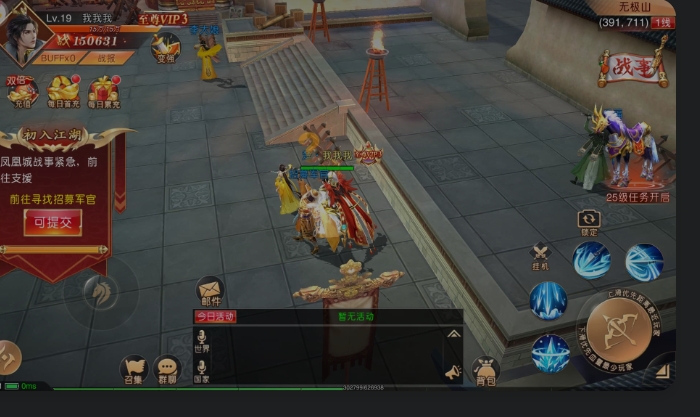Open the 群聊 group chat bubble

pyautogui.click(x=167, y=369)
